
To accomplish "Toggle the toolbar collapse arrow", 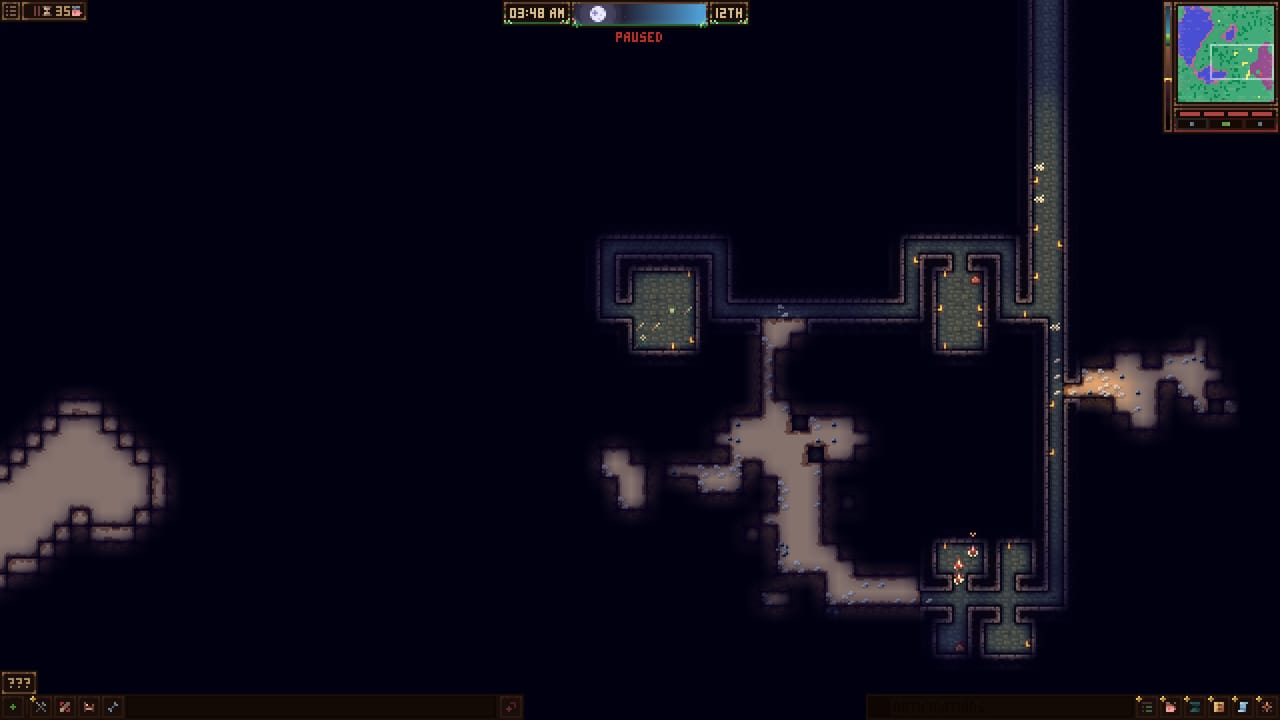I will click(510, 706).
